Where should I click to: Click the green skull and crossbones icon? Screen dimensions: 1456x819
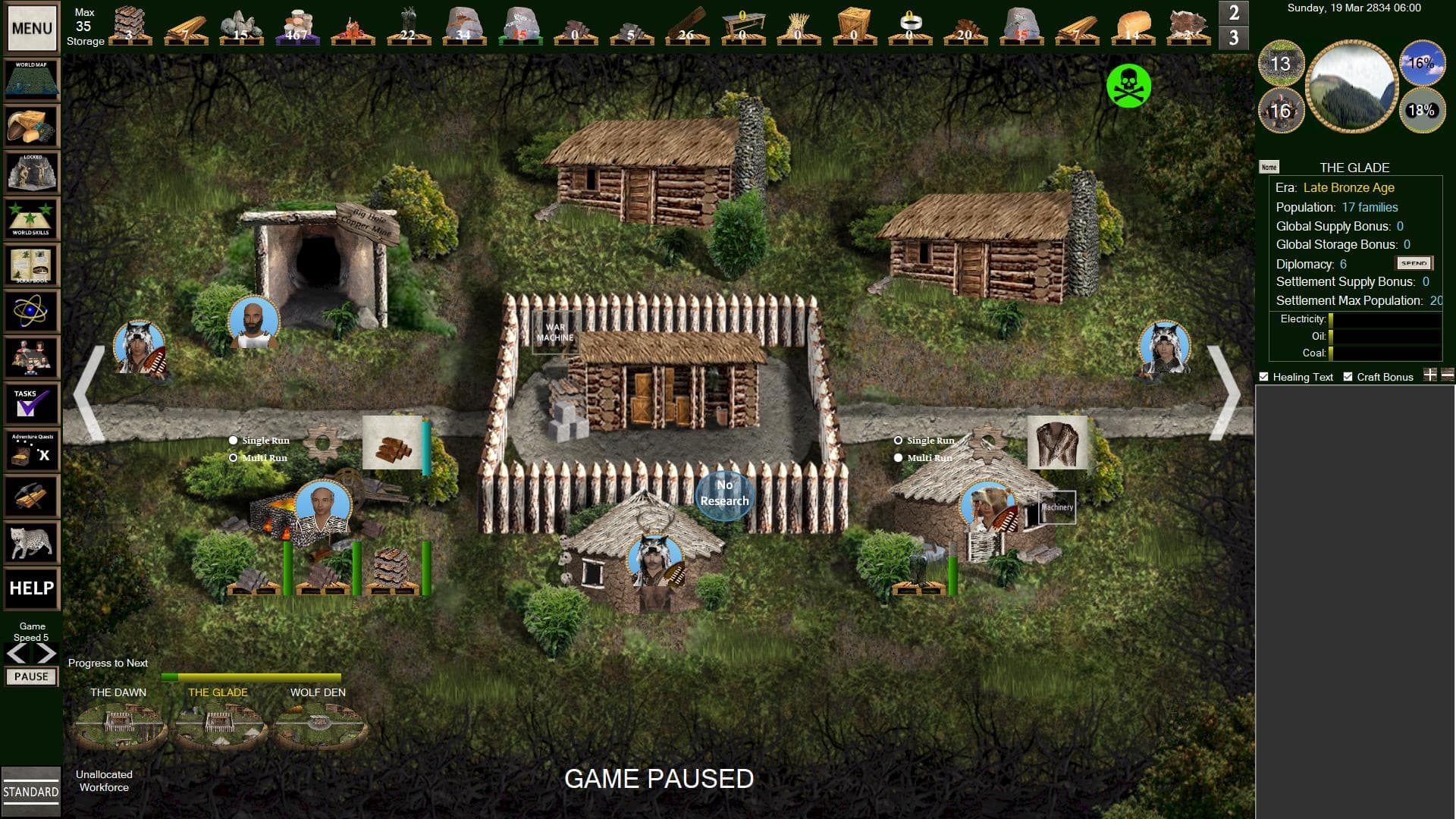(1128, 86)
